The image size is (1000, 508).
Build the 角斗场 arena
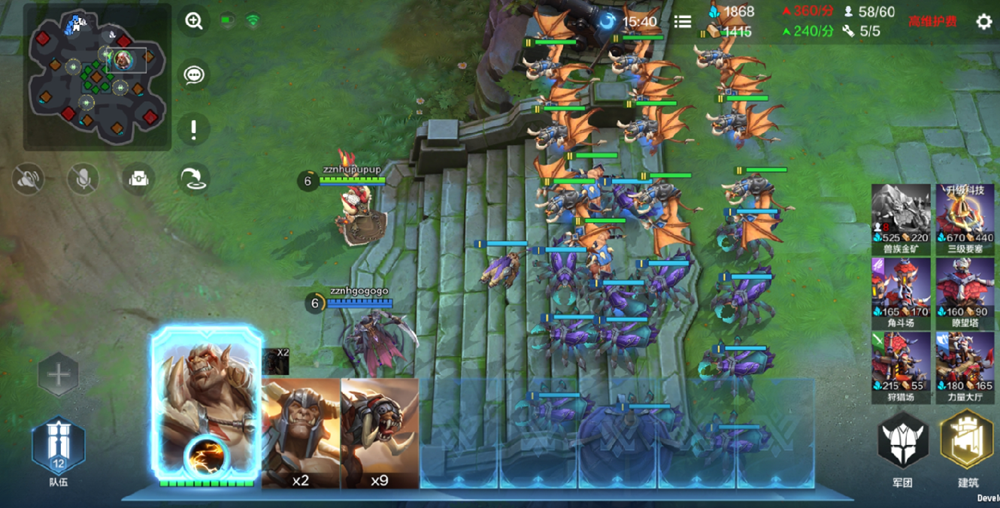point(901,288)
